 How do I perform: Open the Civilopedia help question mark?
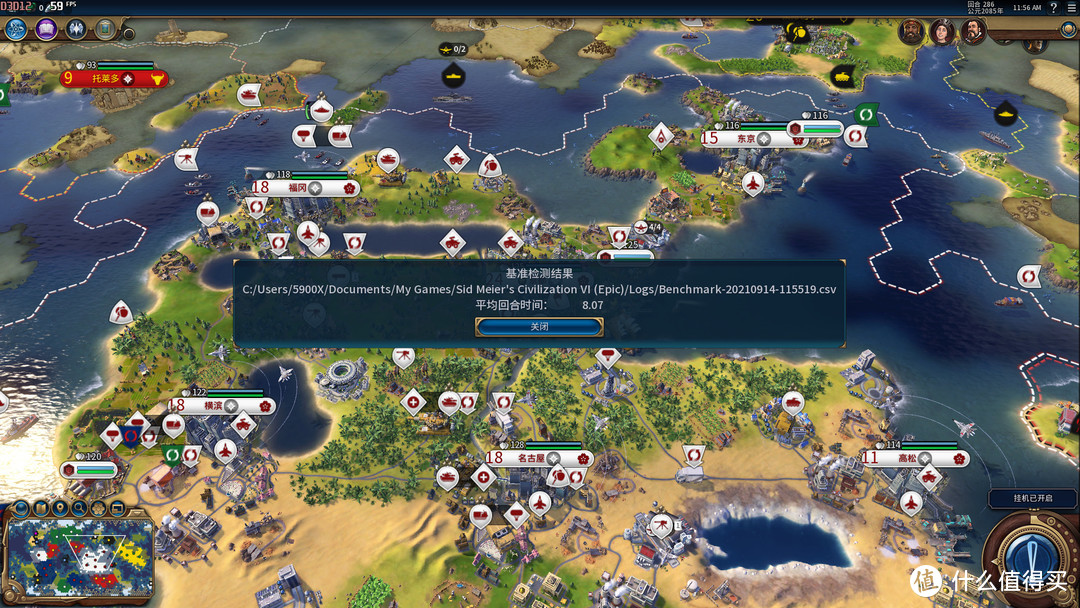point(1053,7)
